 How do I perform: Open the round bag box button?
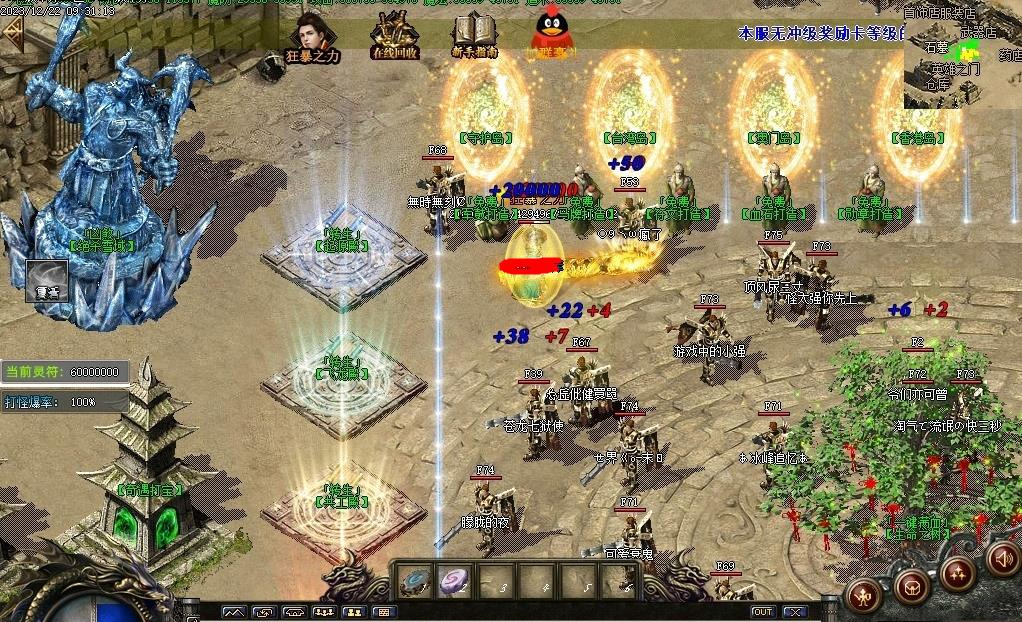click(x=911, y=585)
